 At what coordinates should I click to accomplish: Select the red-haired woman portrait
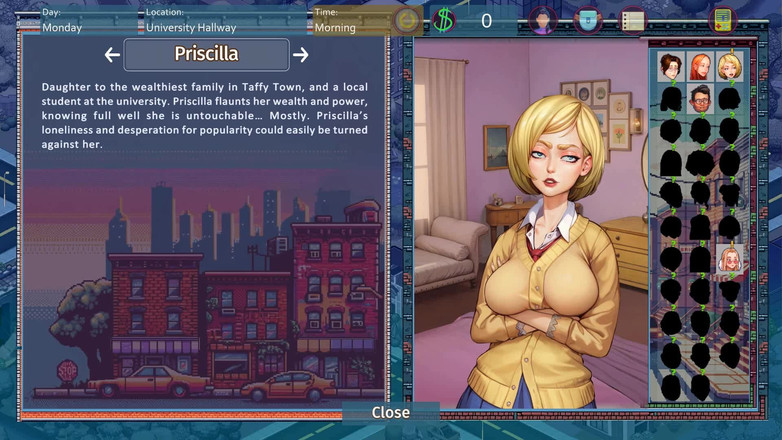(x=700, y=67)
